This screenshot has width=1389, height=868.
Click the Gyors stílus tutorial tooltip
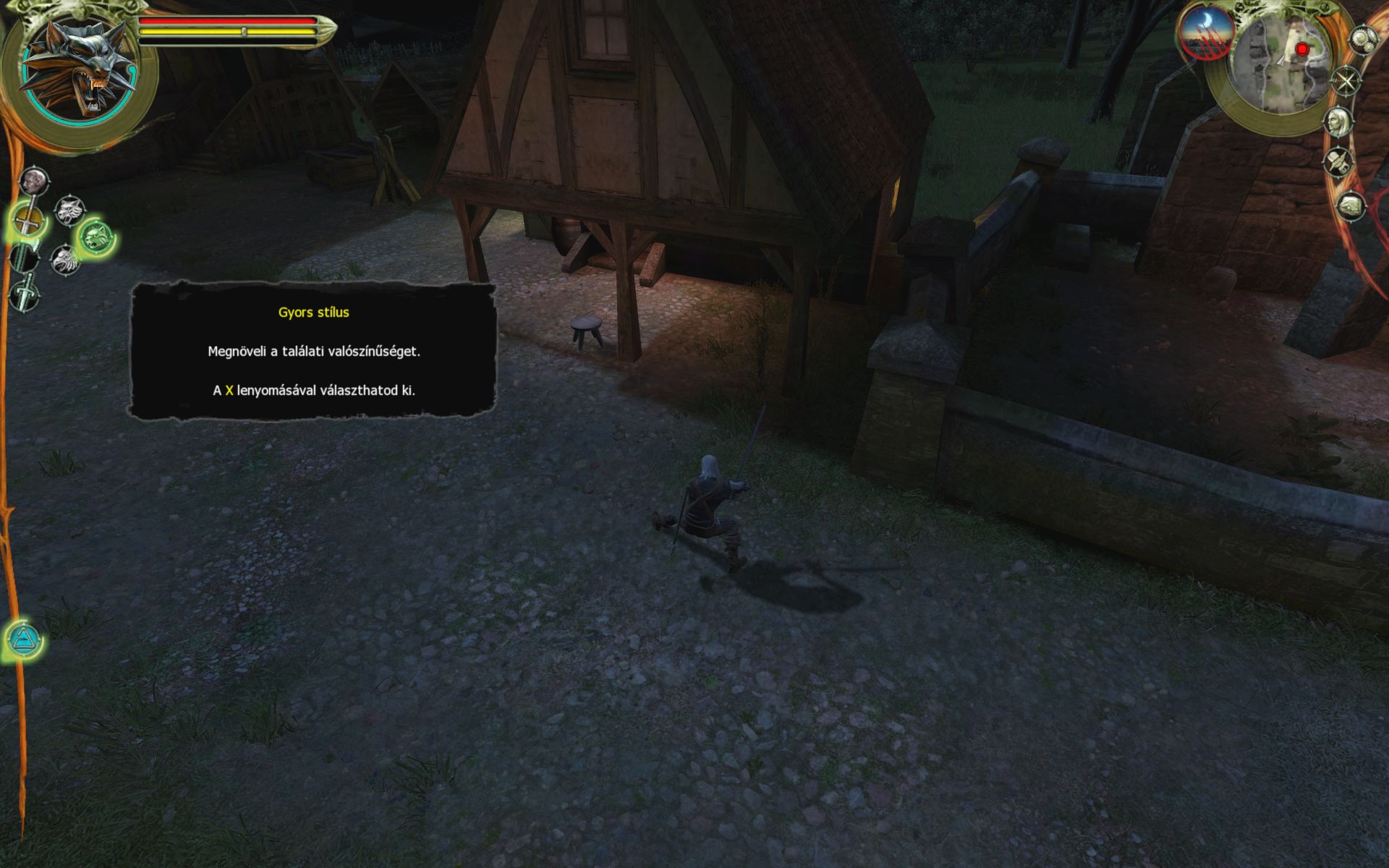point(313,352)
